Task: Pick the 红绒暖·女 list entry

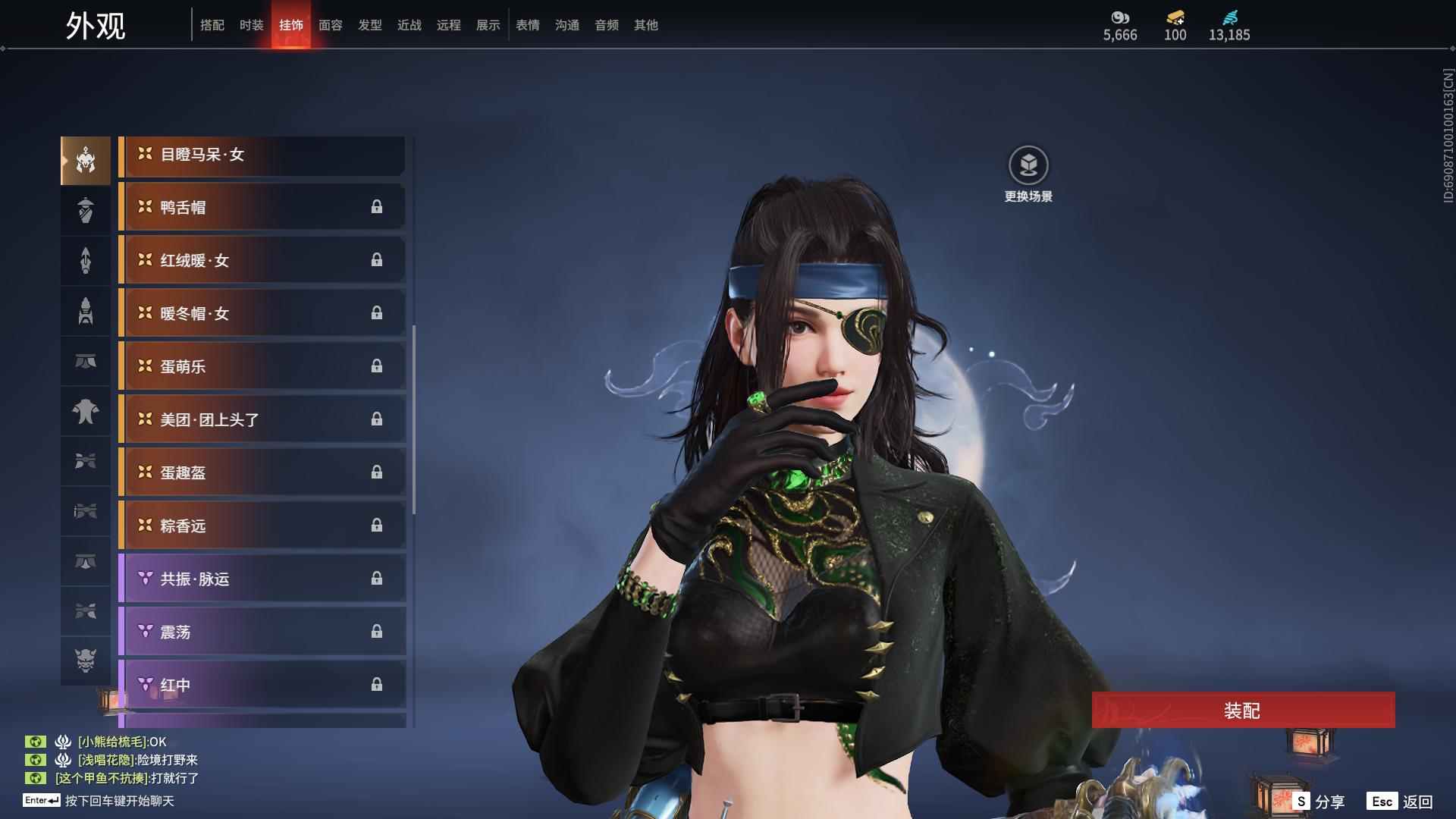Action: click(x=262, y=261)
